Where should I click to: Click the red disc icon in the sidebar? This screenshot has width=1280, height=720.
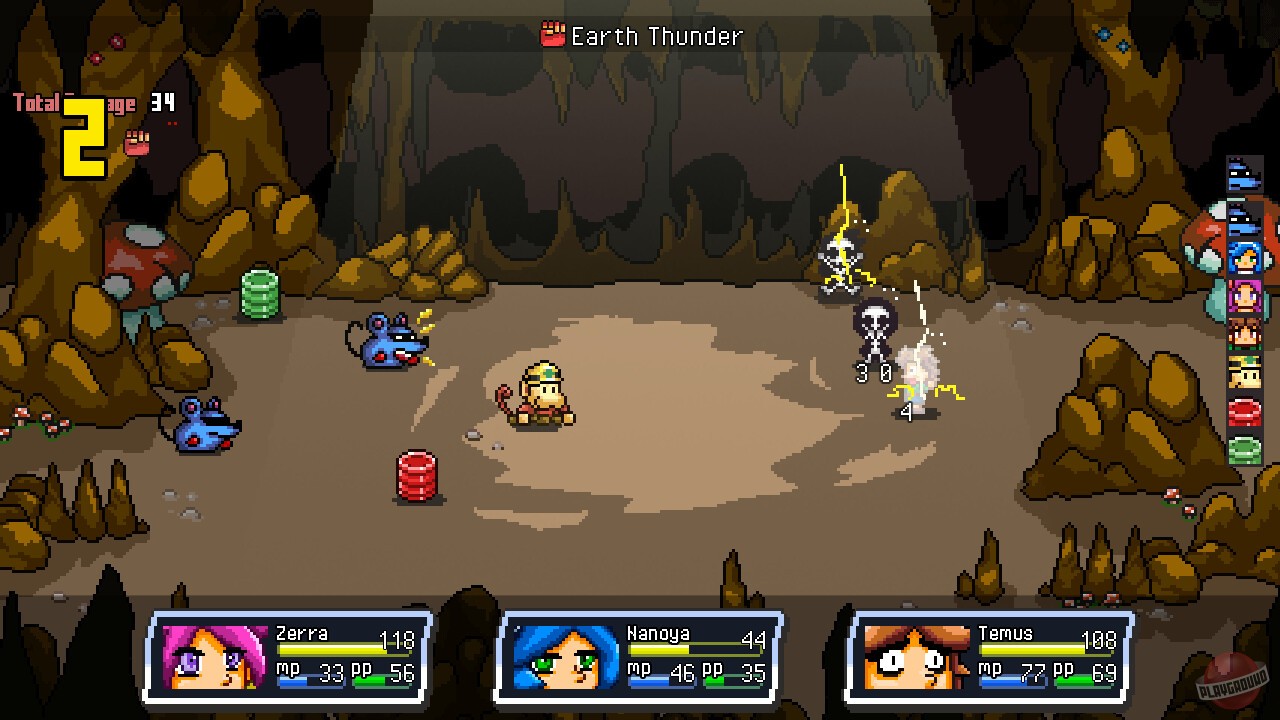tap(1244, 410)
